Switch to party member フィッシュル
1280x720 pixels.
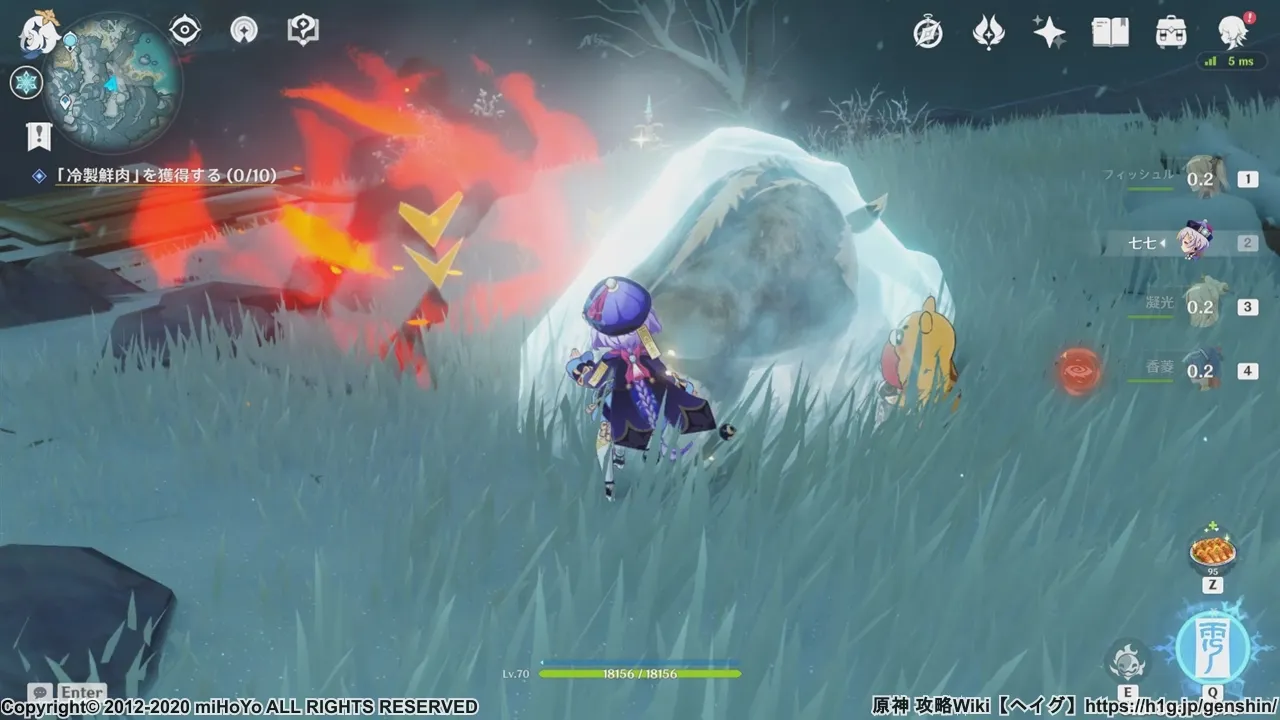click(1200, 179)
